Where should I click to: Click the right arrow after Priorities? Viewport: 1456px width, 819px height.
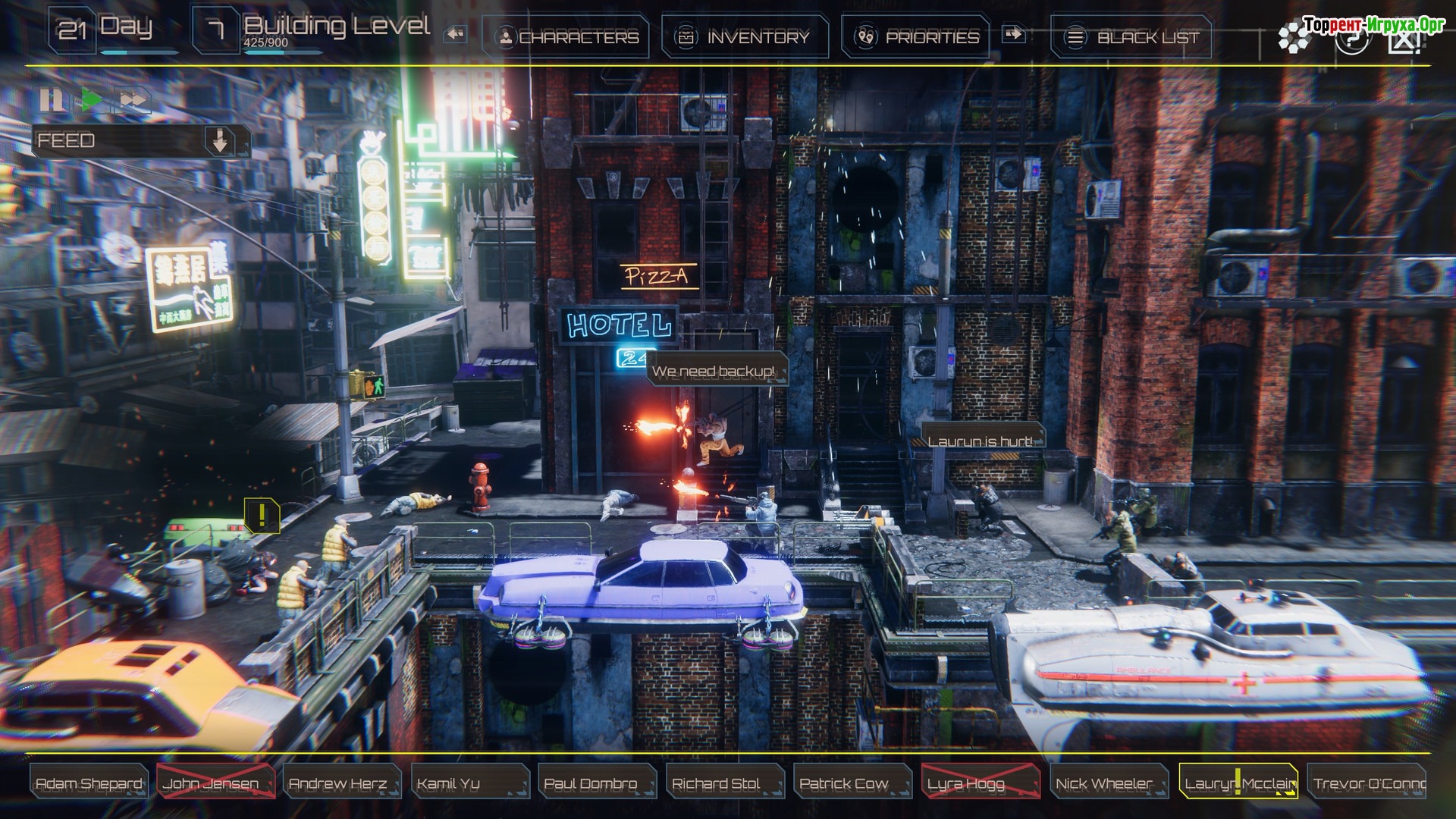[1013, 34]
